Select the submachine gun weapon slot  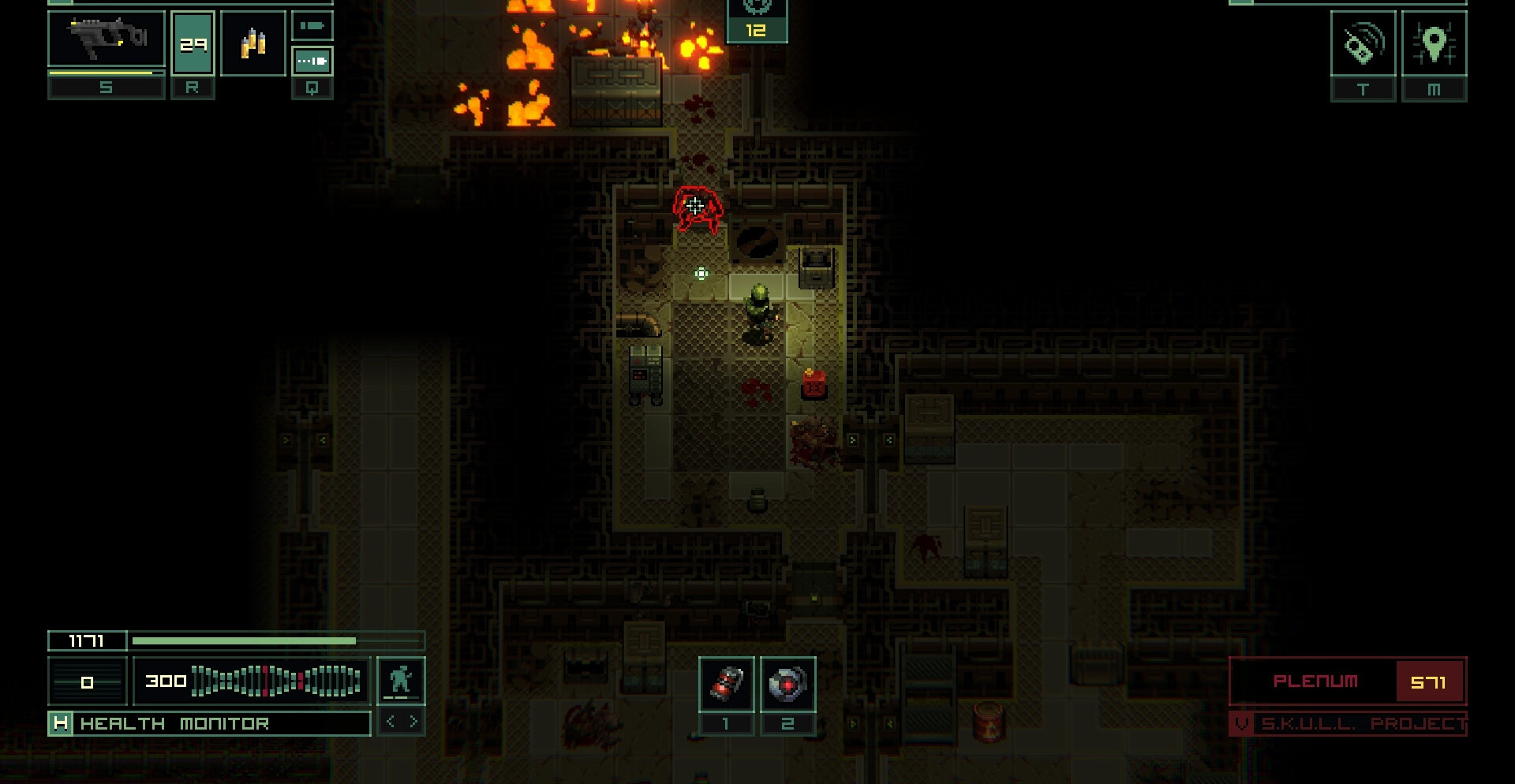click(x=107, y=39)
